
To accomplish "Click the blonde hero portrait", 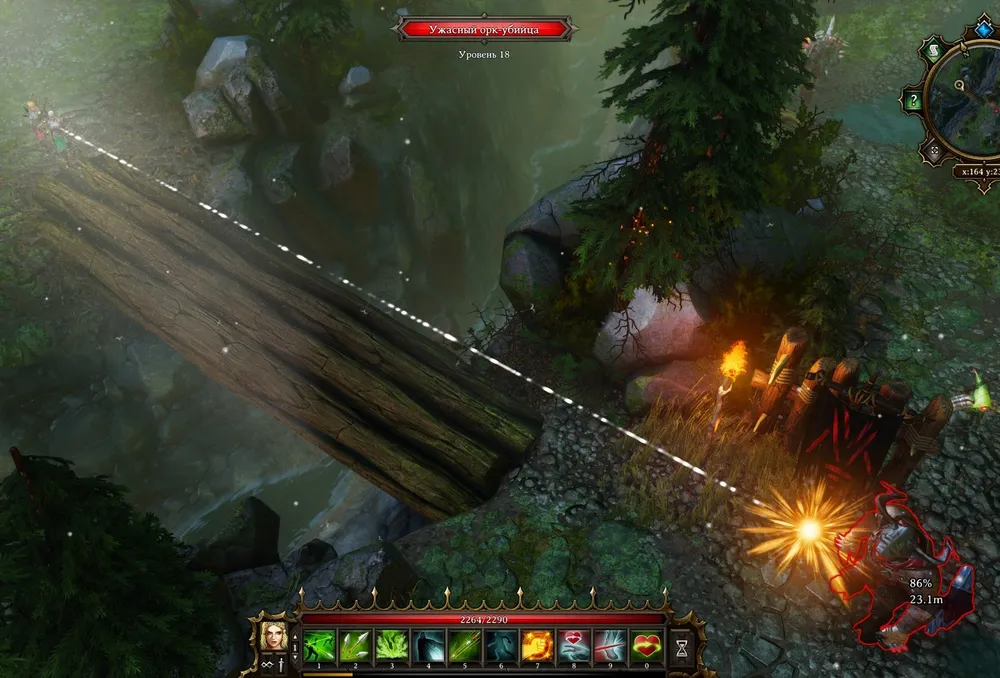I will coord(272,636).
